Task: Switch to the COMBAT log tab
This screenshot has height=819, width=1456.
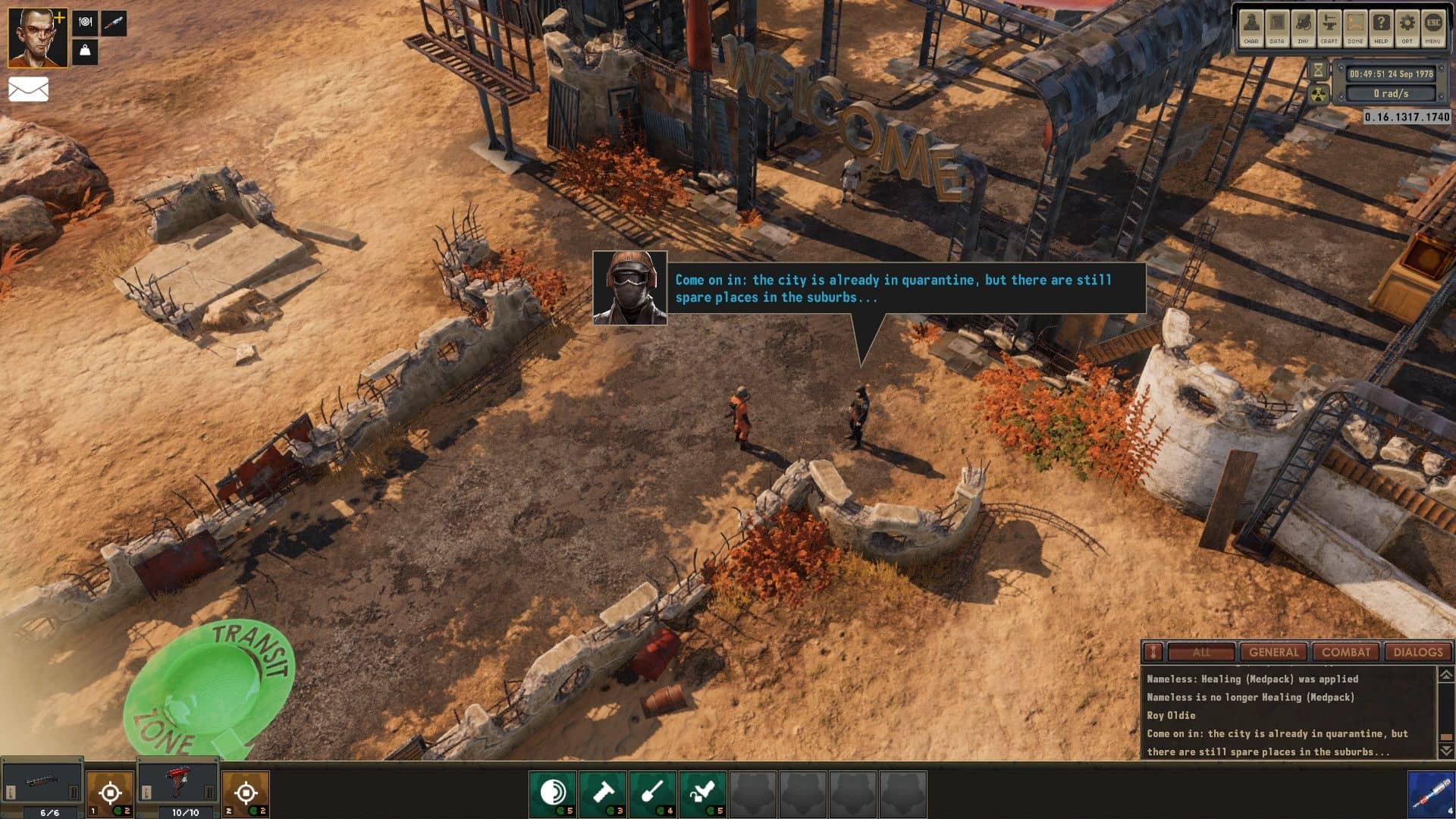Action: click(1345, 652)
